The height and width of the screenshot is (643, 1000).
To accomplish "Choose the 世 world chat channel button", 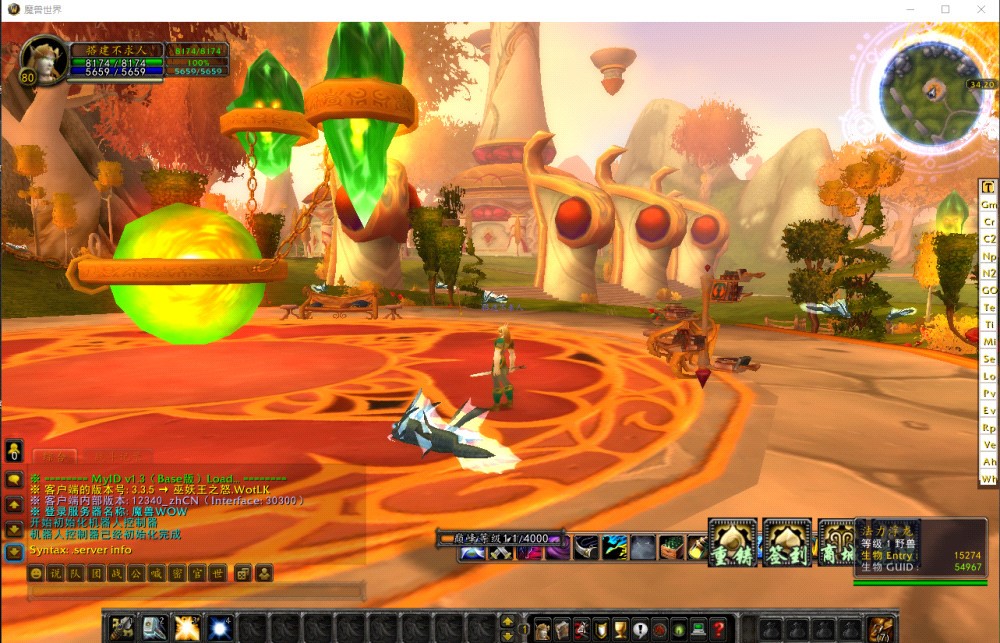I will pos(218,574).
